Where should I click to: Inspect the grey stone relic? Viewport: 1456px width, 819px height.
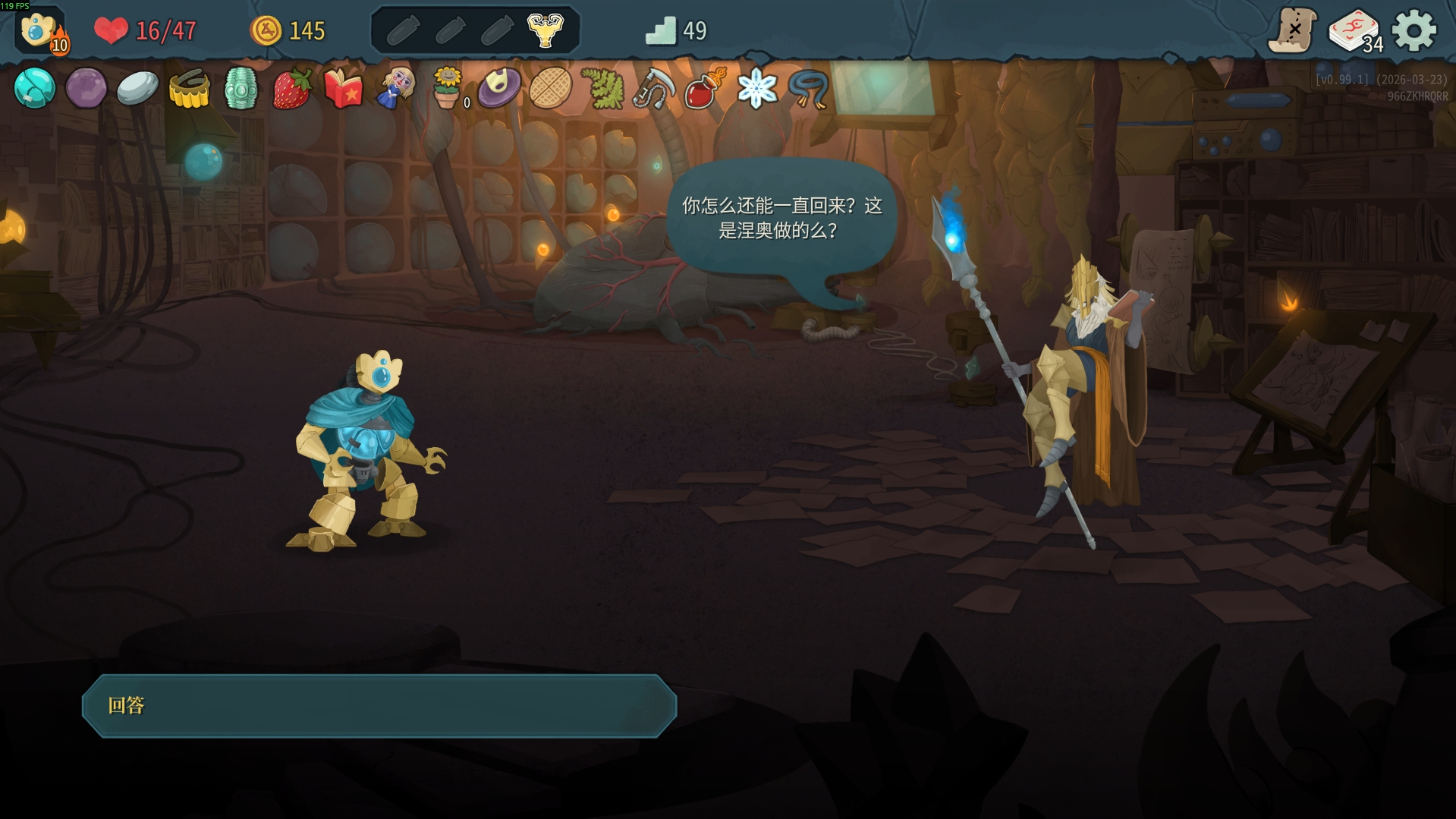pos(137,88)
